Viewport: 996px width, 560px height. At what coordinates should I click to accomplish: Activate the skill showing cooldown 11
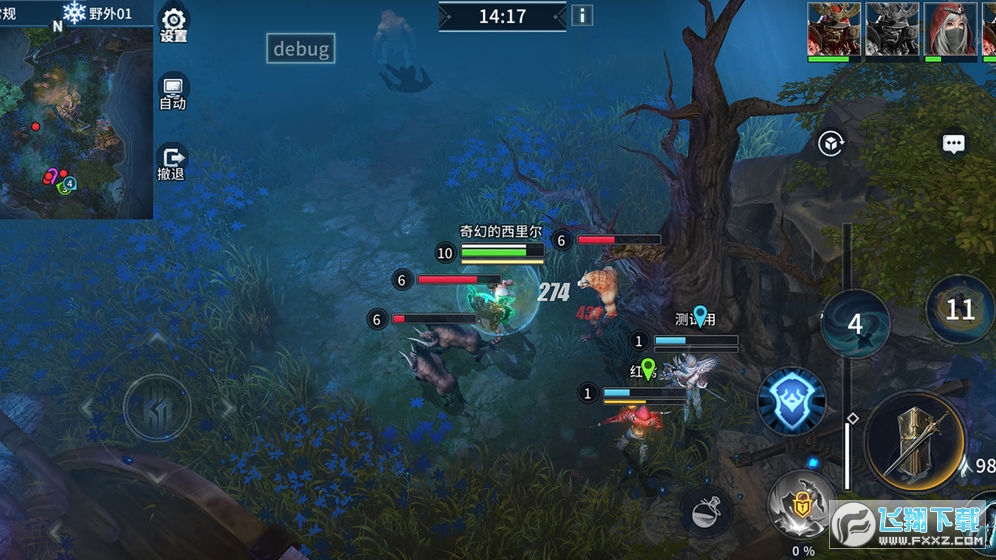(x=960, y=309)
